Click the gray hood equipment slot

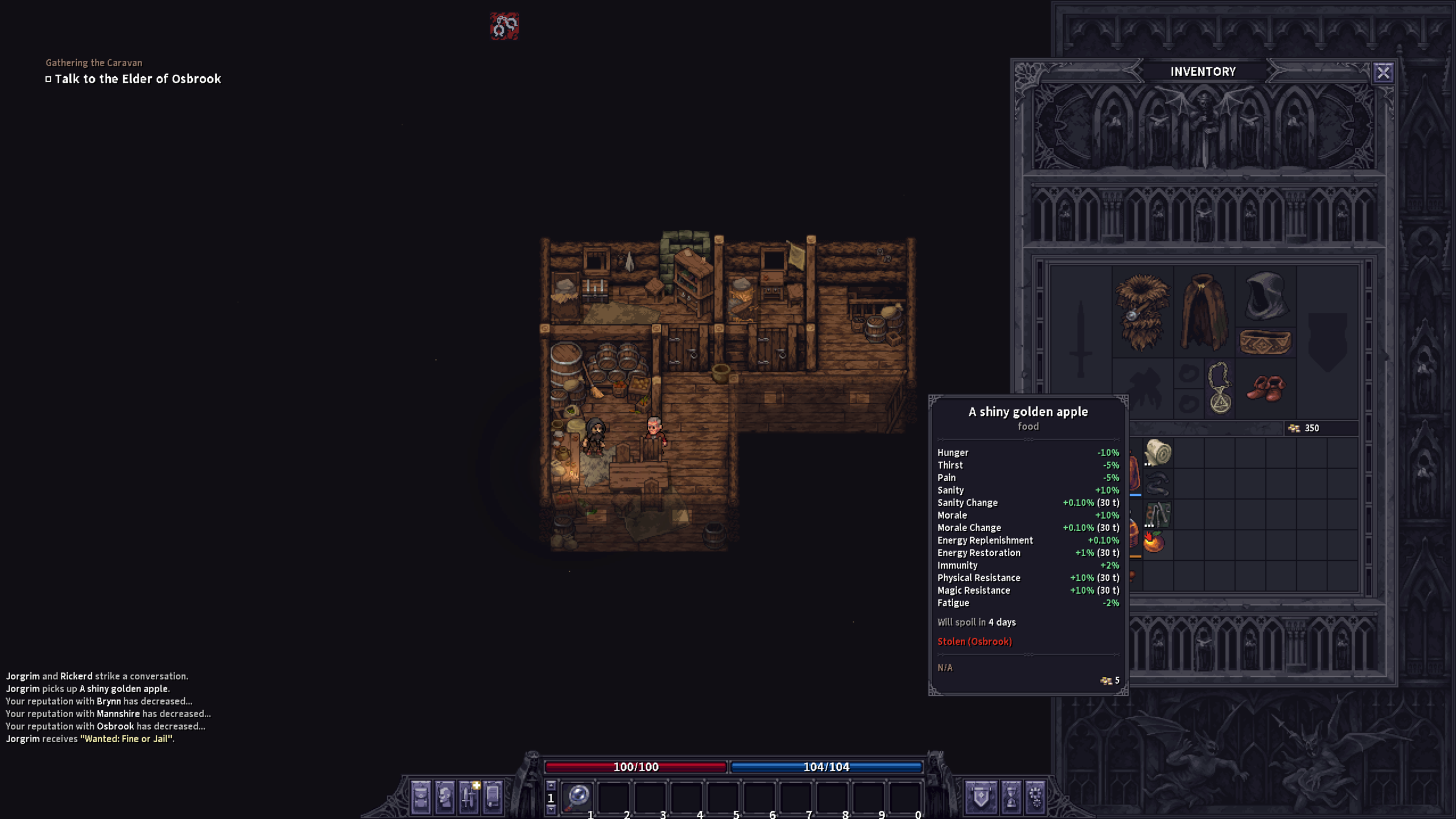(1265, 296)
